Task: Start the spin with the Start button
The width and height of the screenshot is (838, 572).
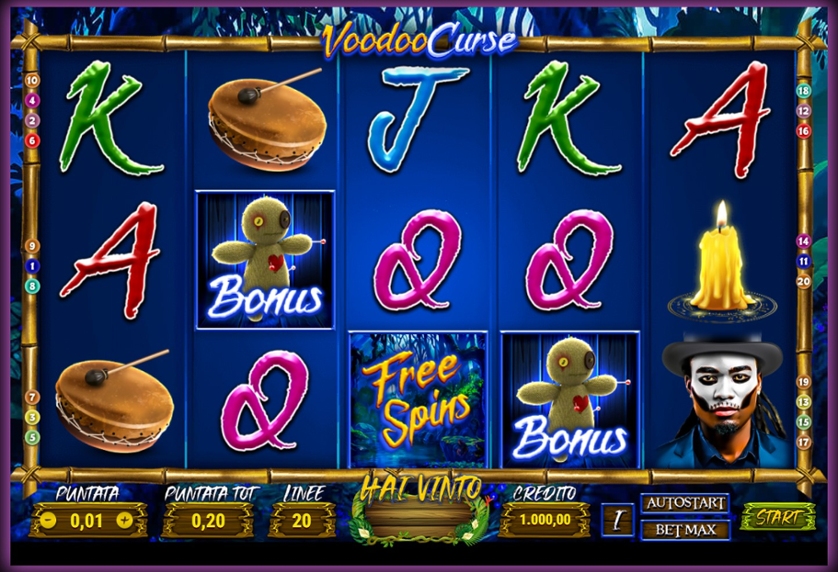Action: (x=778, y=517)
